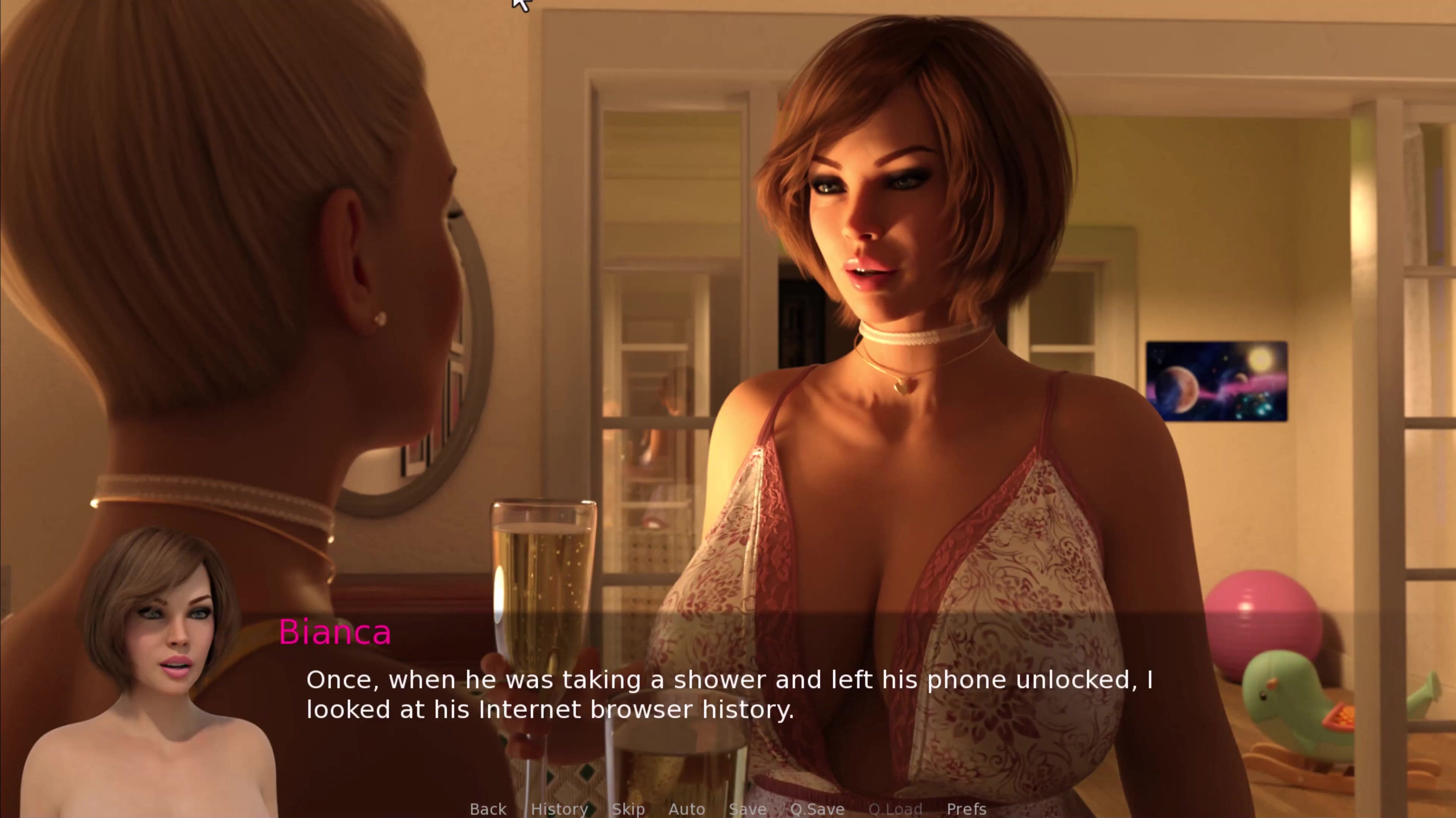
Task: Go back to the previous dialogue line
Action: click(488, 809)
